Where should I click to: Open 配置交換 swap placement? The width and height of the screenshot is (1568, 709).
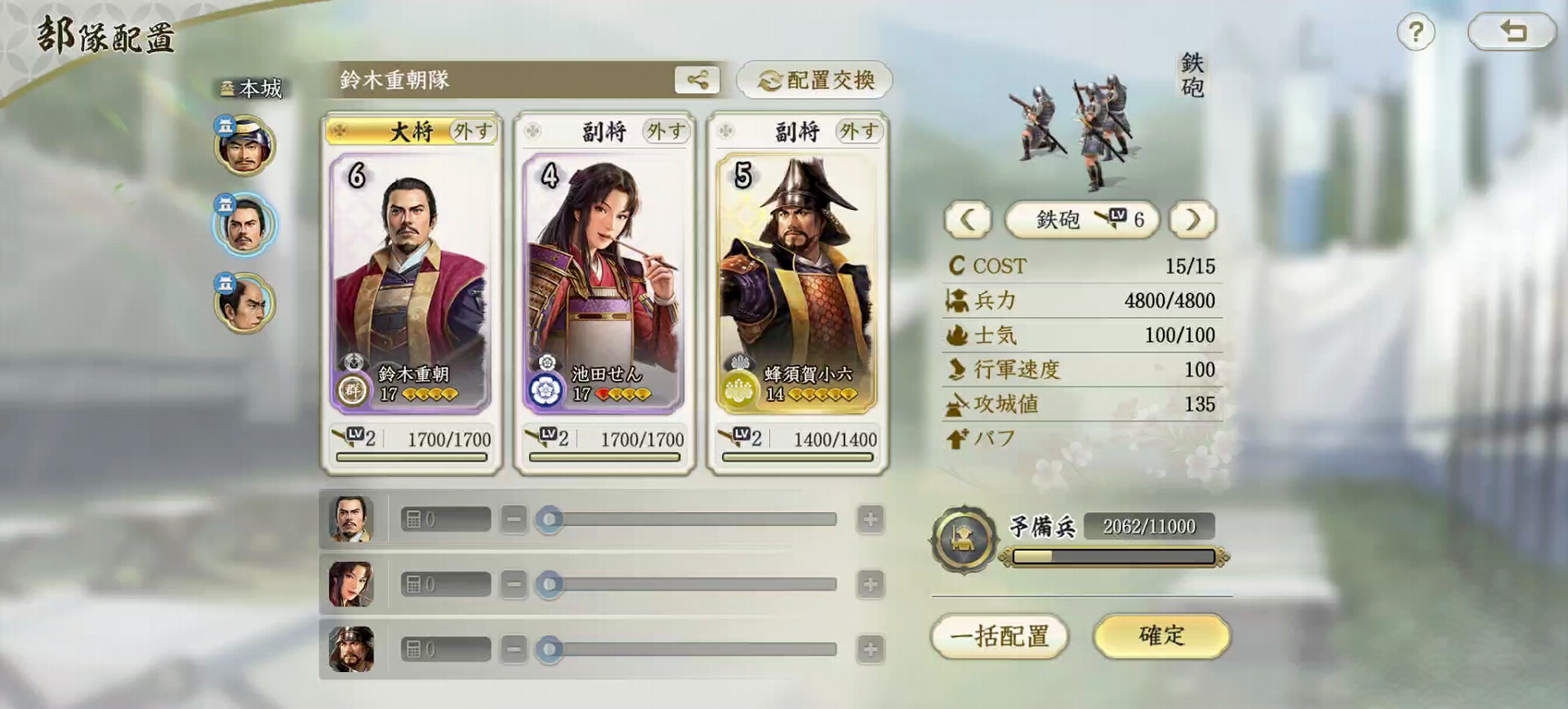[814, 80]
